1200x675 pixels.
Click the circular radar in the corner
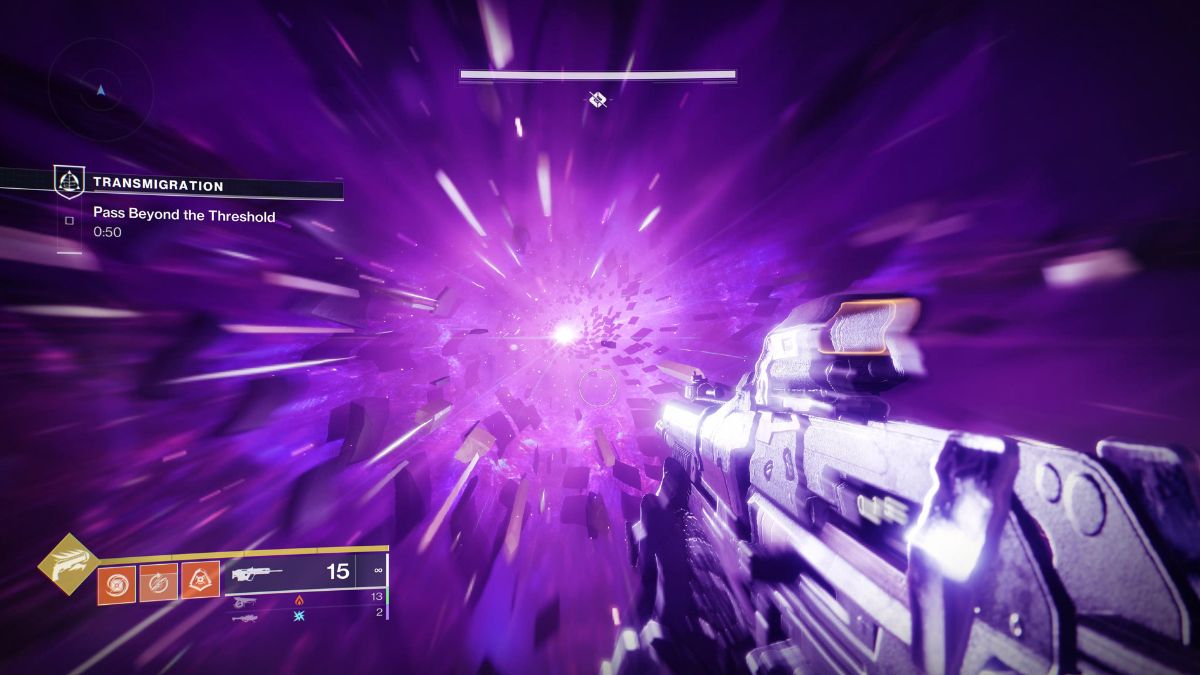(x=100, y=90)
